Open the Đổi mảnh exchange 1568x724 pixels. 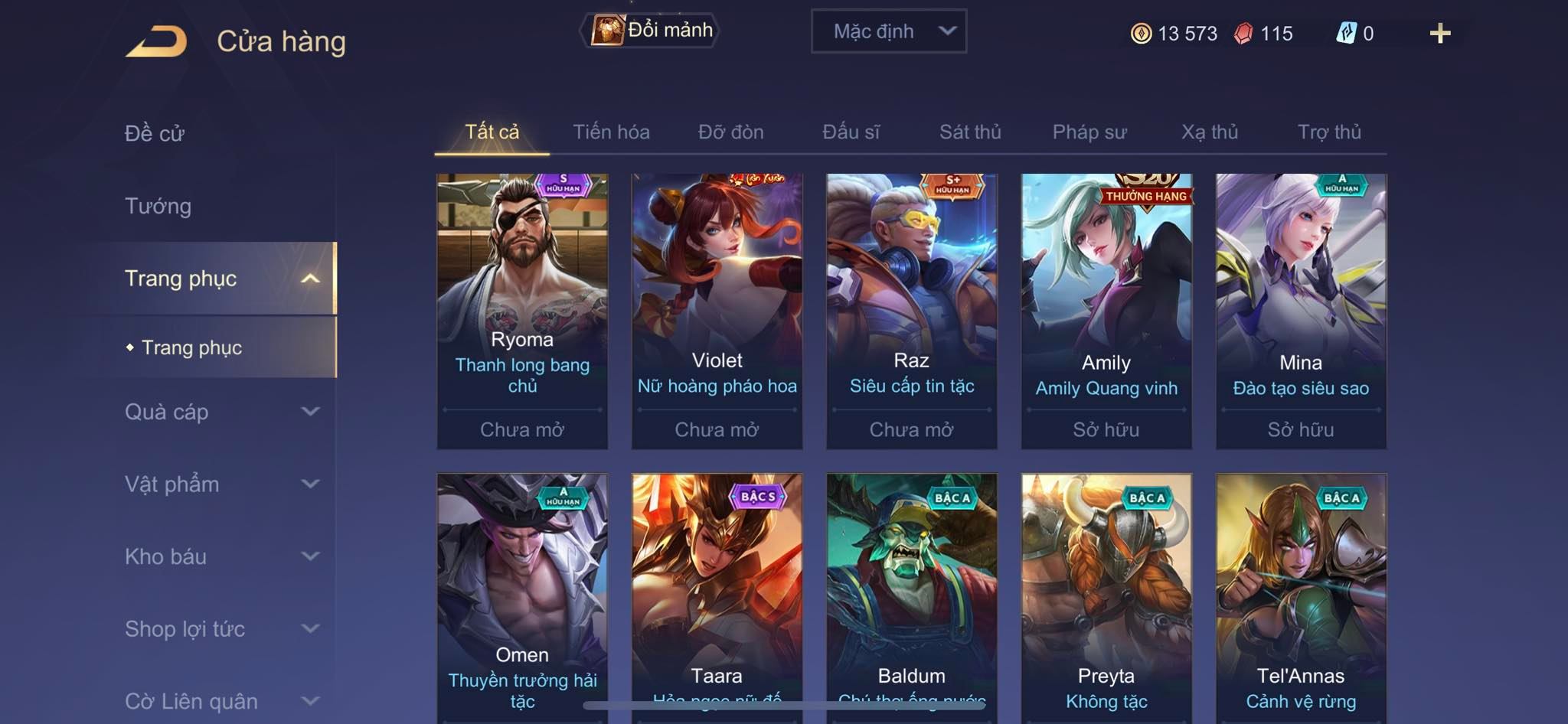652,31
